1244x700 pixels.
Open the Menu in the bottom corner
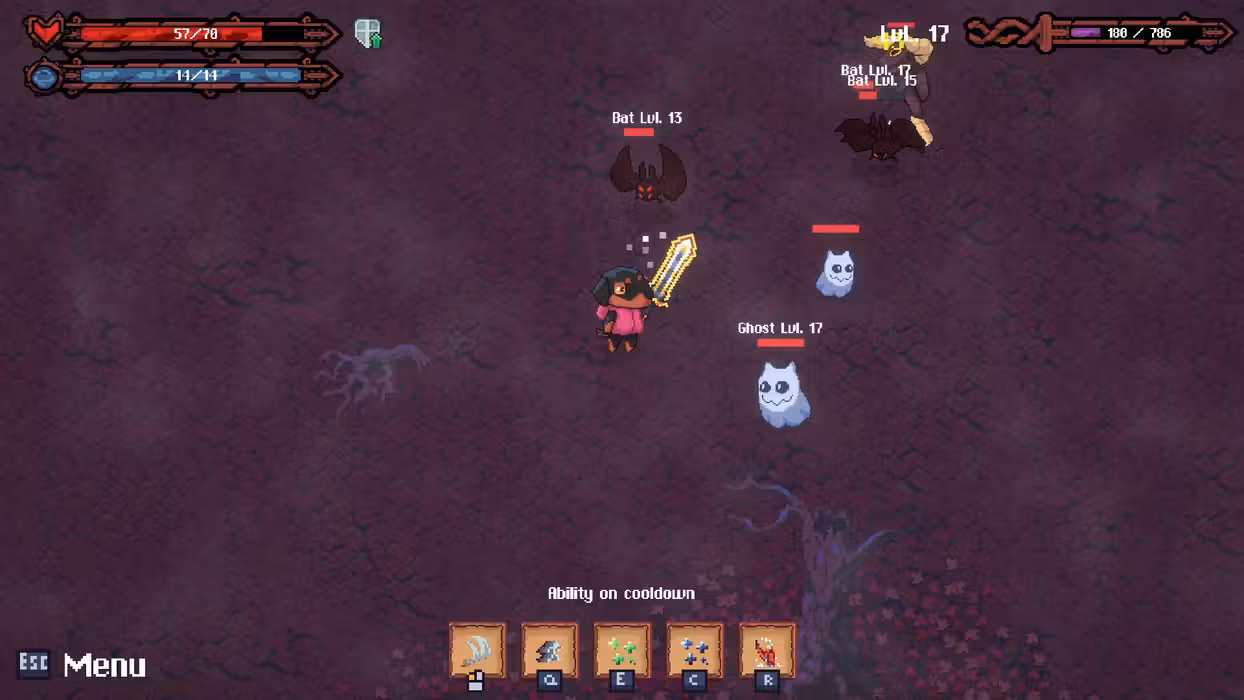(x=84, y=665)
